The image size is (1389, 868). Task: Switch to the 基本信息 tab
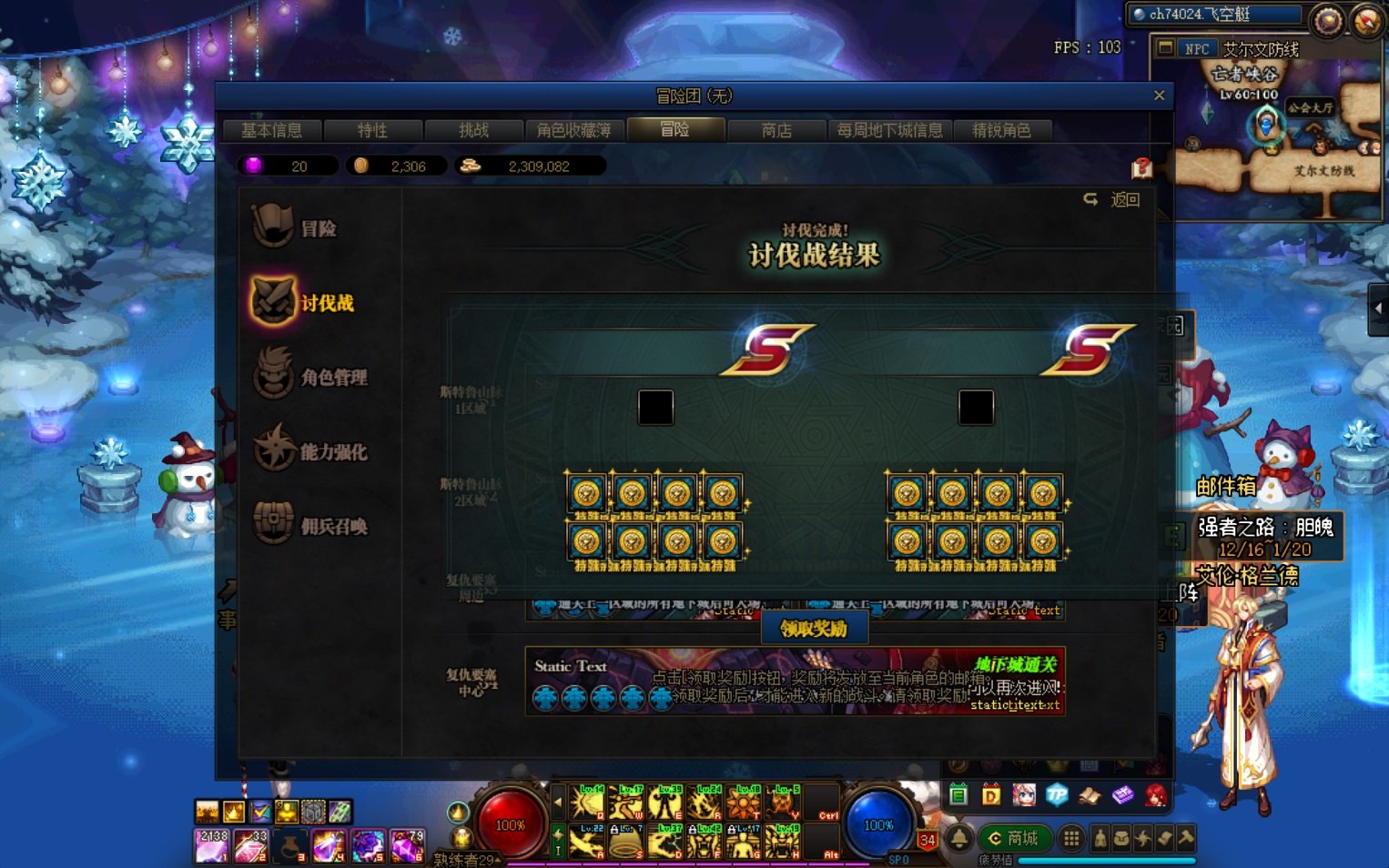[271, 130]
